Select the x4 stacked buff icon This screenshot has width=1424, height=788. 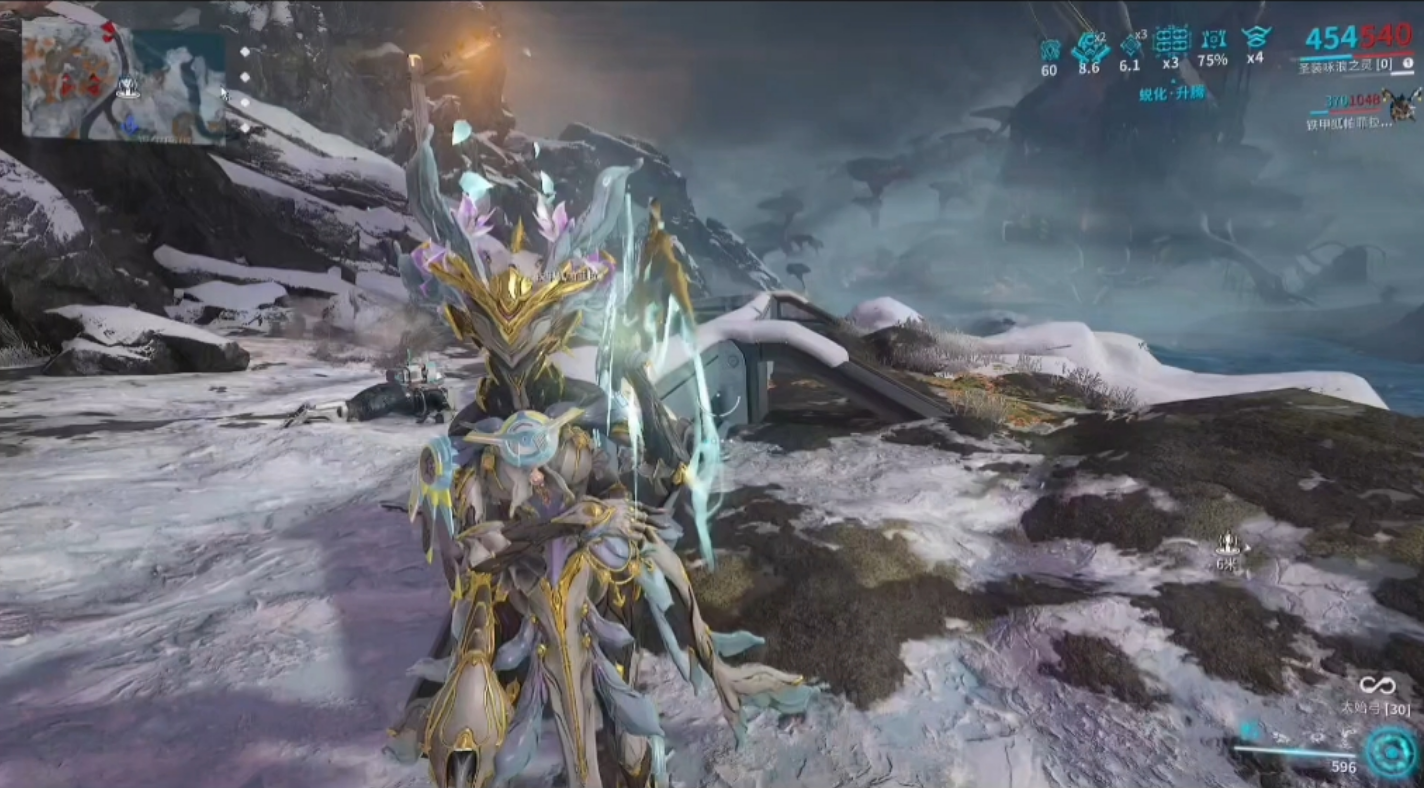[1255, 38]
